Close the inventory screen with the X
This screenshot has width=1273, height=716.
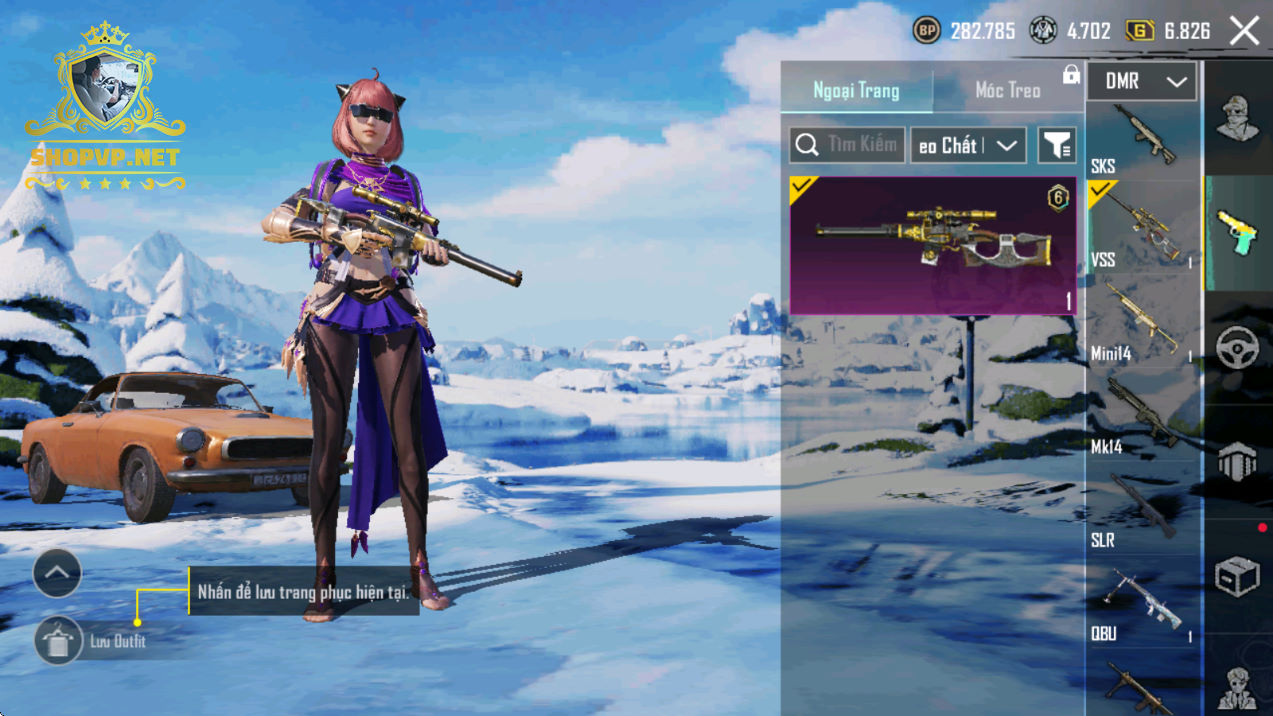(1244, 31)
